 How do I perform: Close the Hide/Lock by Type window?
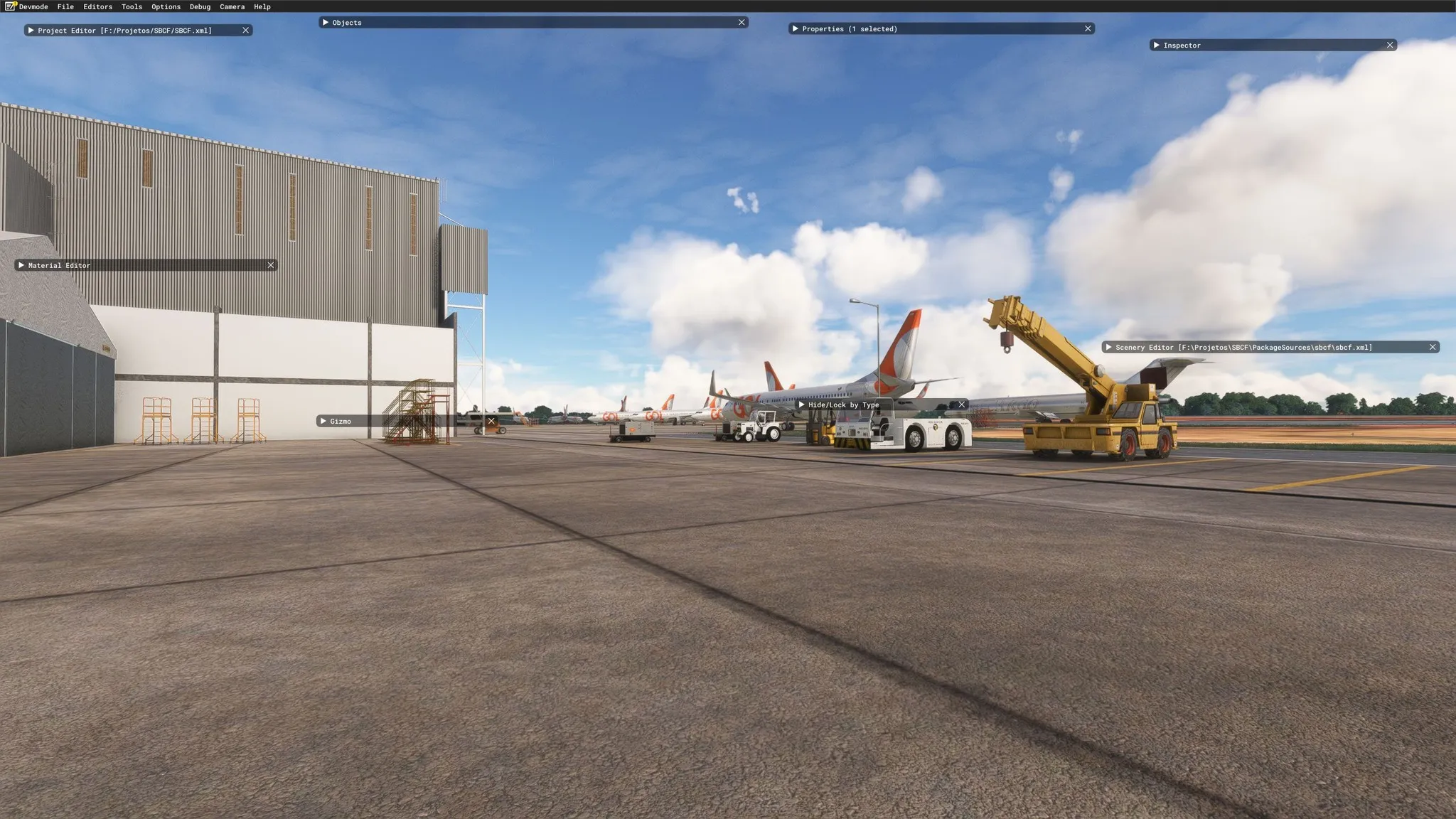point(961,405)
